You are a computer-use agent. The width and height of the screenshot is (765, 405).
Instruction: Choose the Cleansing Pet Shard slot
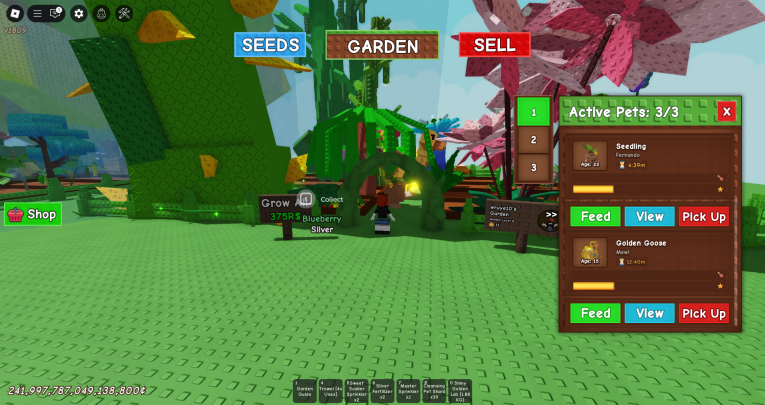pos(433,391)
